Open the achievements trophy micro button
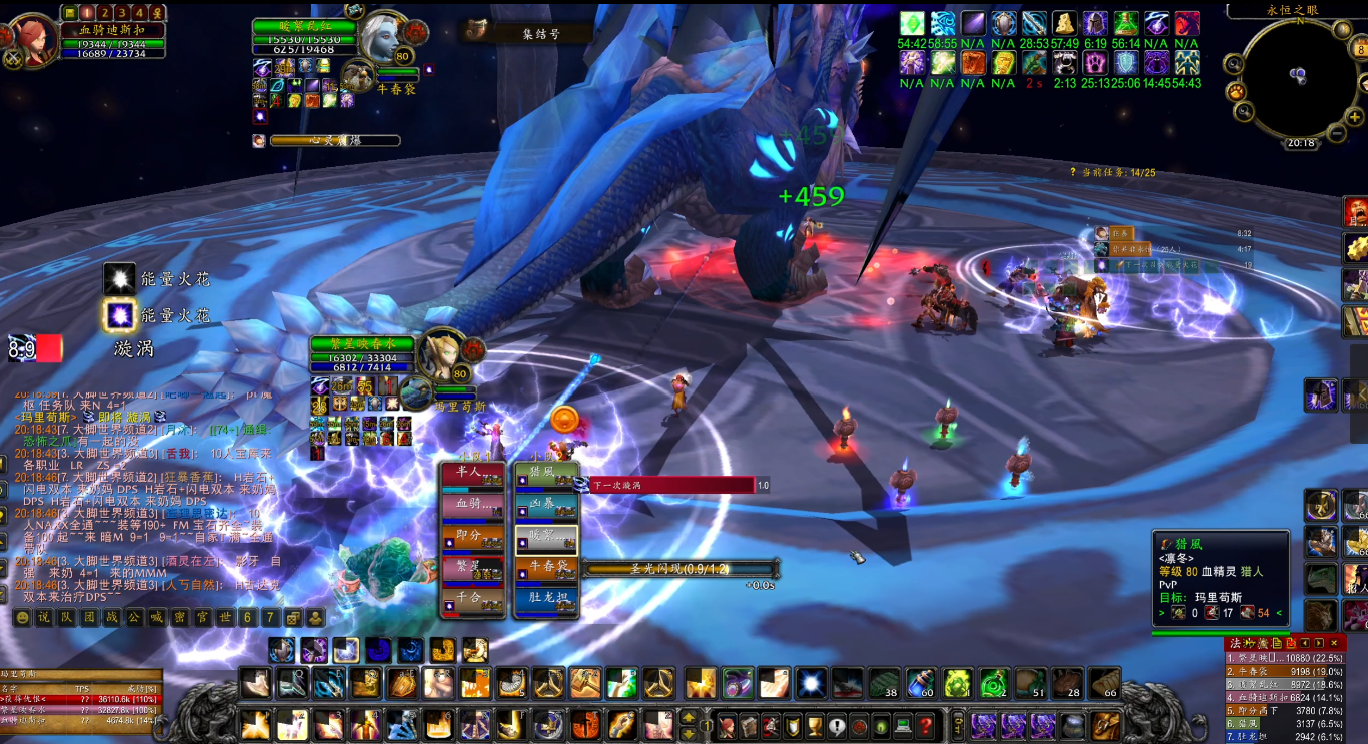The width and height of the screenshot is (1368, 744). (814, 725)
